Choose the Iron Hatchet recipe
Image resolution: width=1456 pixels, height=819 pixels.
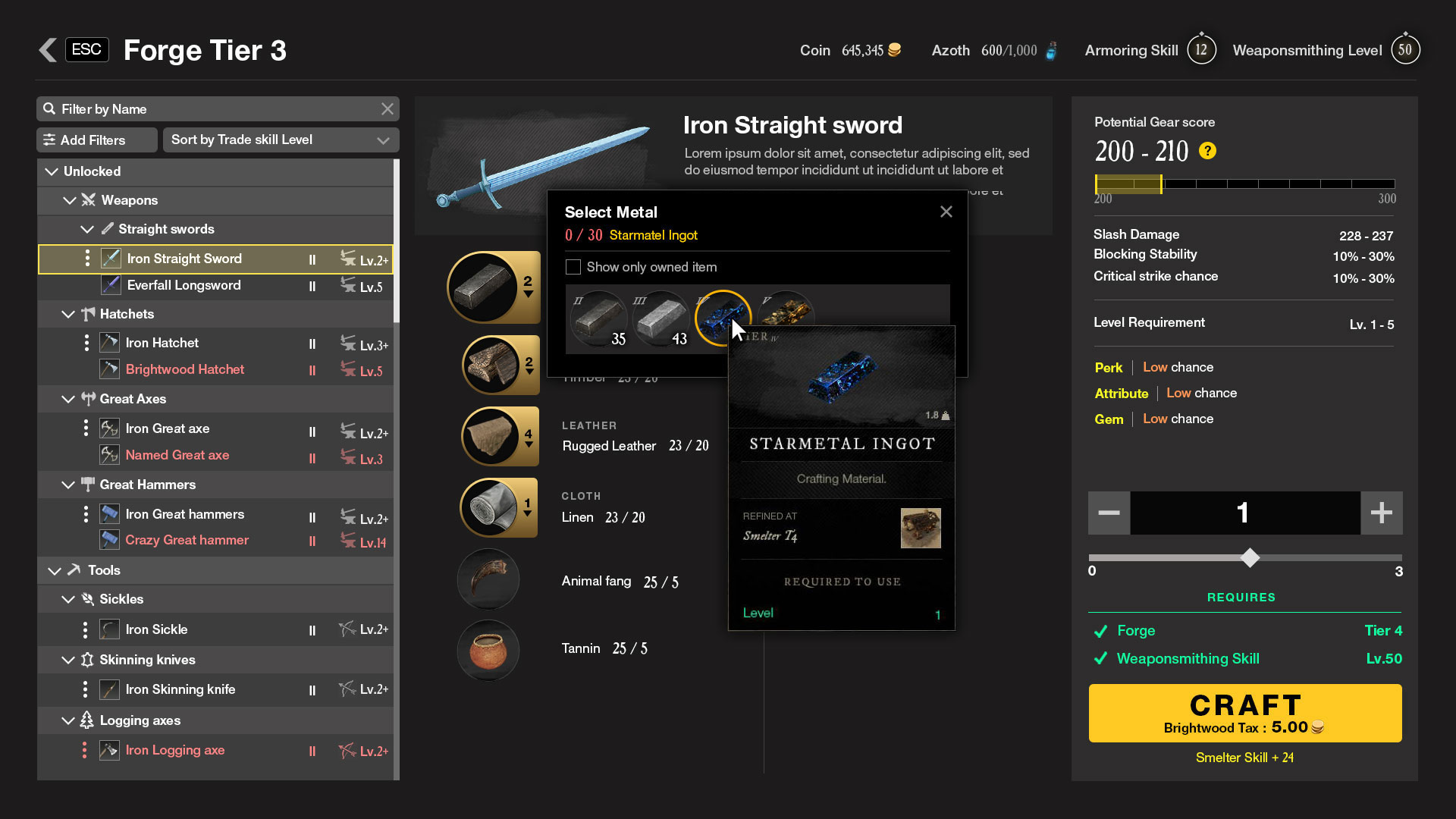(162, 343)
